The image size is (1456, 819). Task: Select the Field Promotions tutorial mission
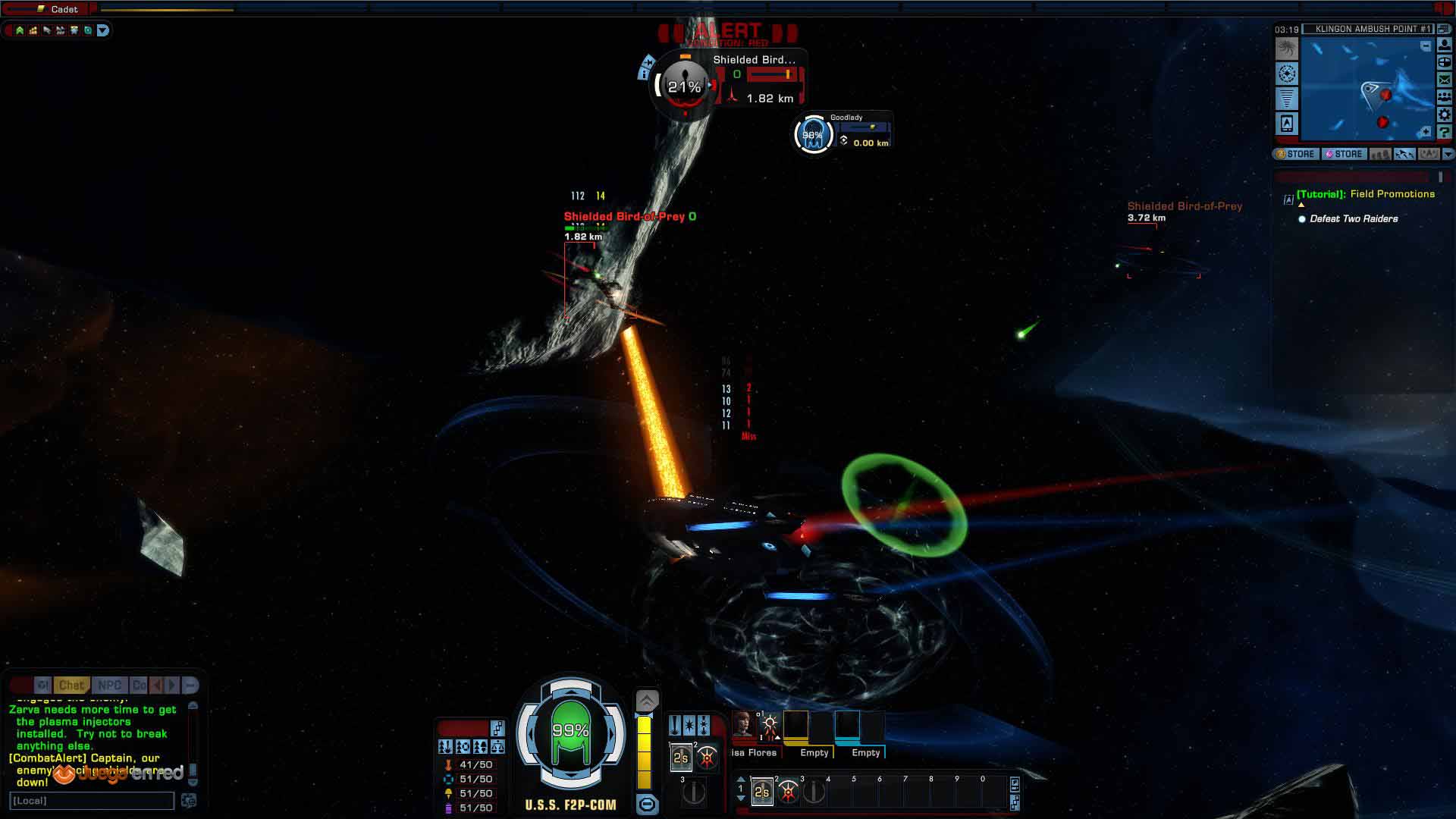[x=1365, y=194]
